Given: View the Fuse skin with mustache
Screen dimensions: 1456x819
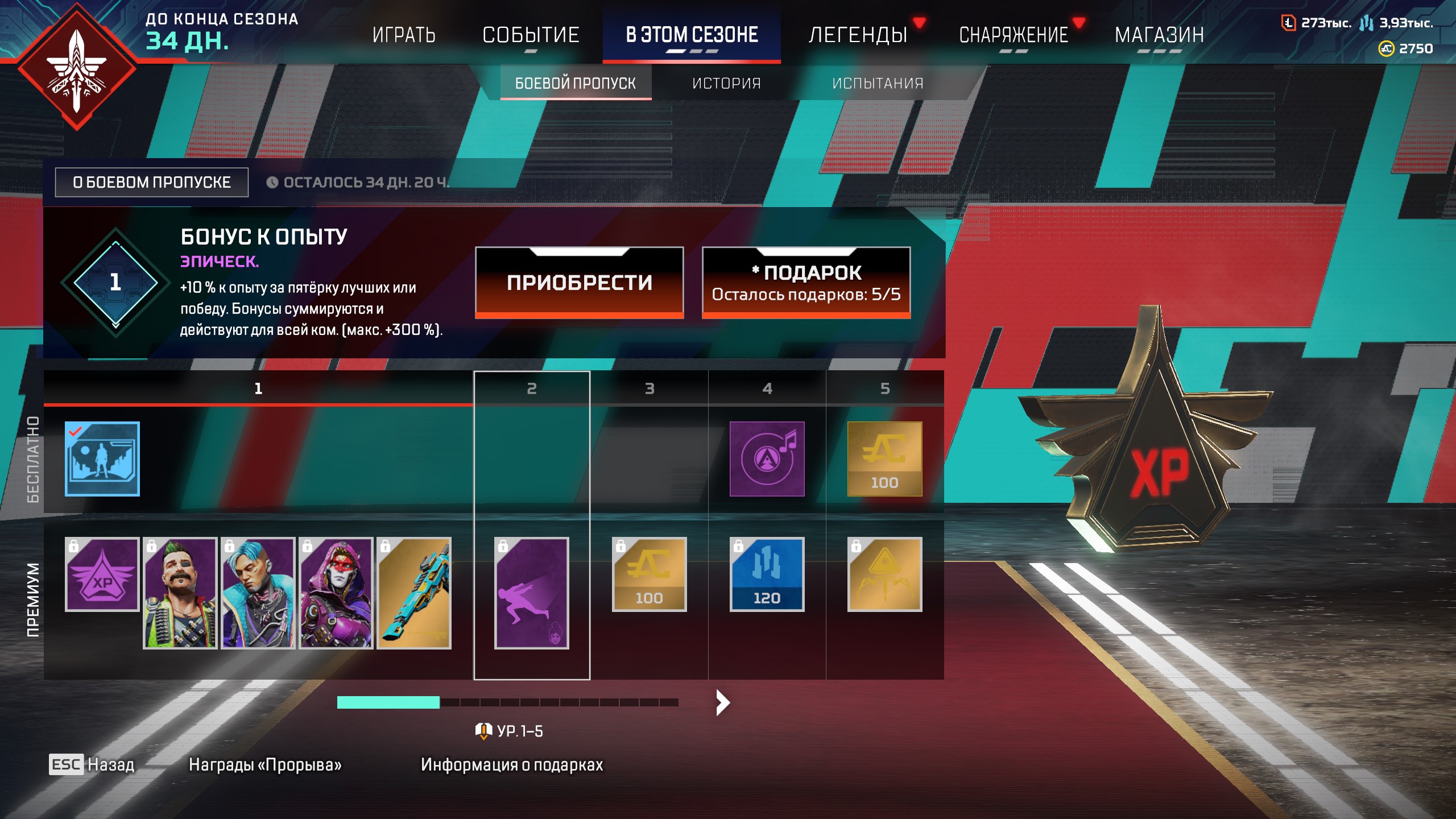Looking at the screenshot, I should point(180,593).
